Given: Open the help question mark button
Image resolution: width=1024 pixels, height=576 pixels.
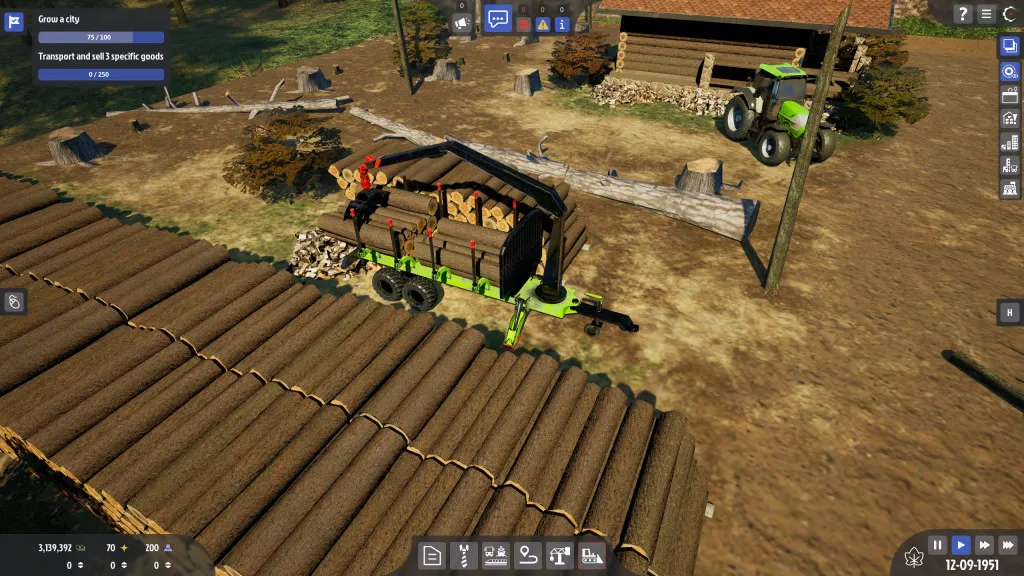Looking at the screenshot, I should click(x=963, y=14).
